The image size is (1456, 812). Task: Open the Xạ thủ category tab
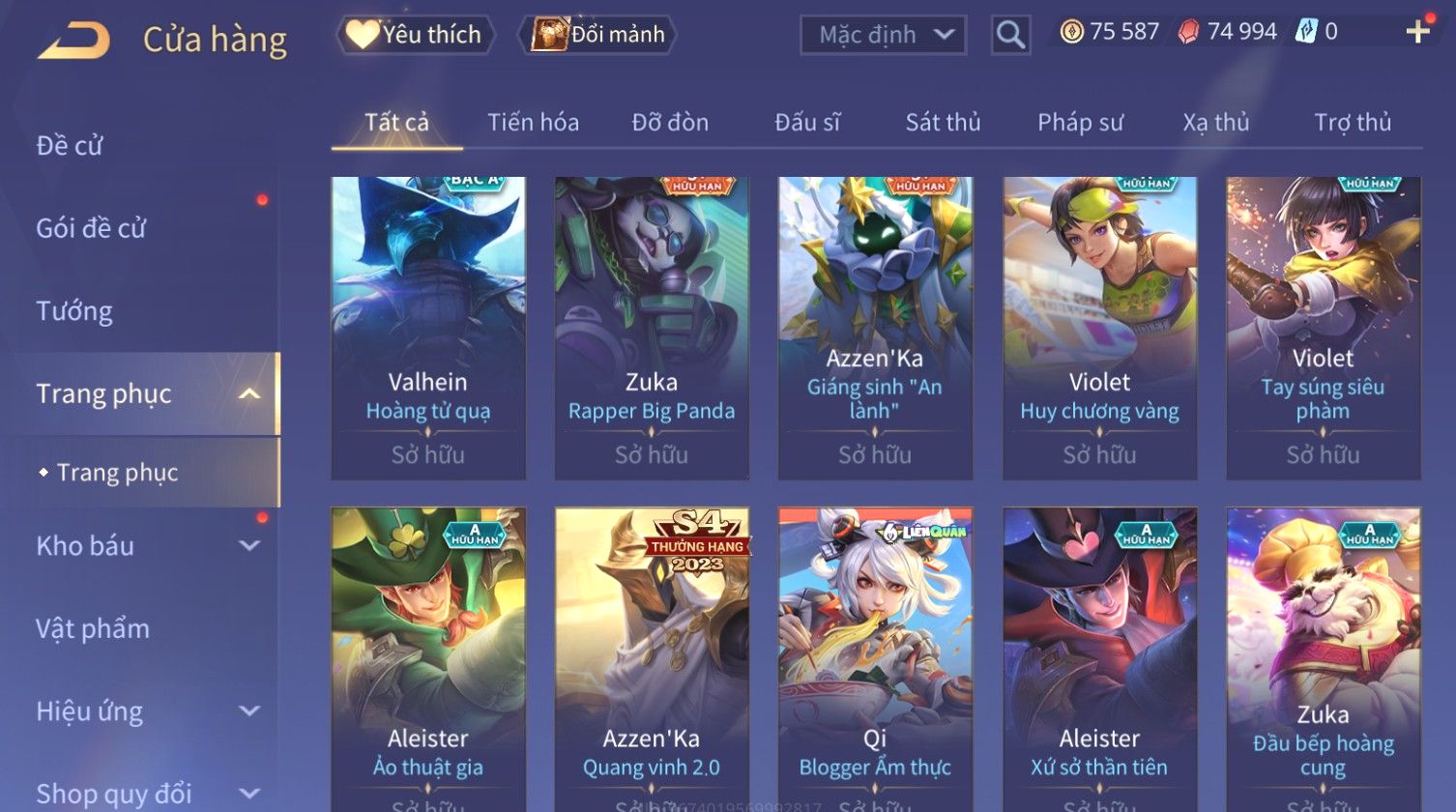[x=1216, y=123]
